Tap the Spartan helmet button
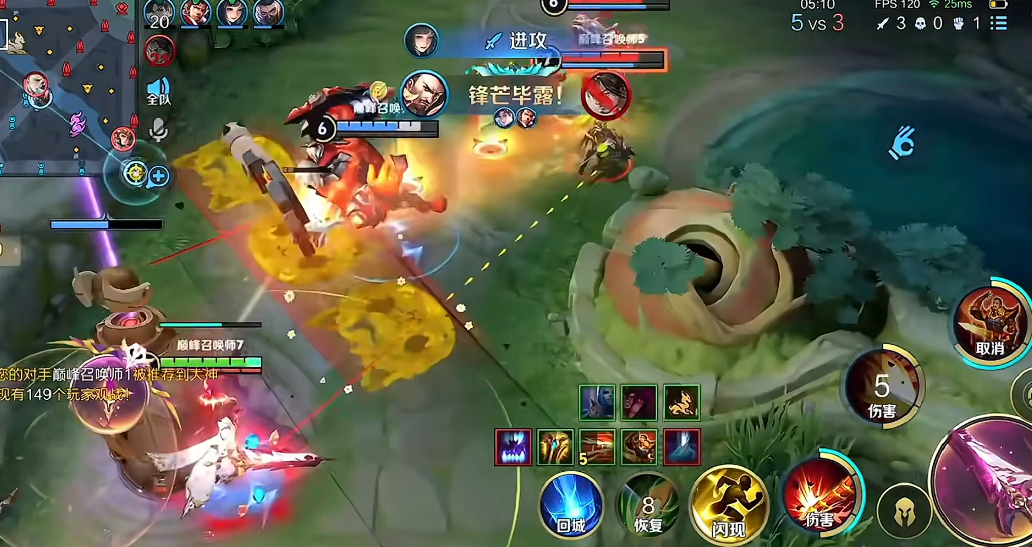Viewport: 1032px width, 547px height. pos(903,512)
